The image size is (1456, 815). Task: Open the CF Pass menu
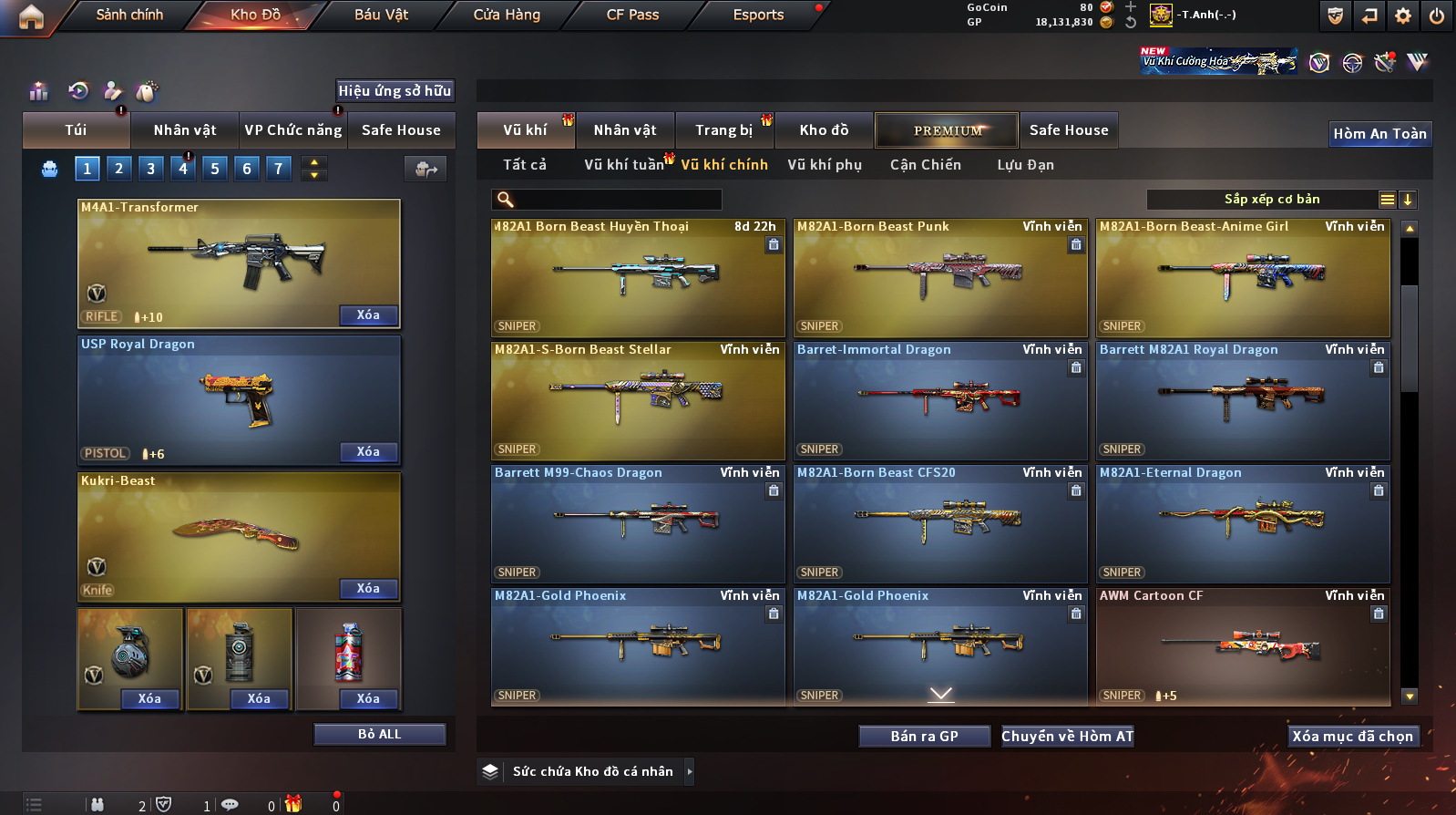(x=632, y=15)
